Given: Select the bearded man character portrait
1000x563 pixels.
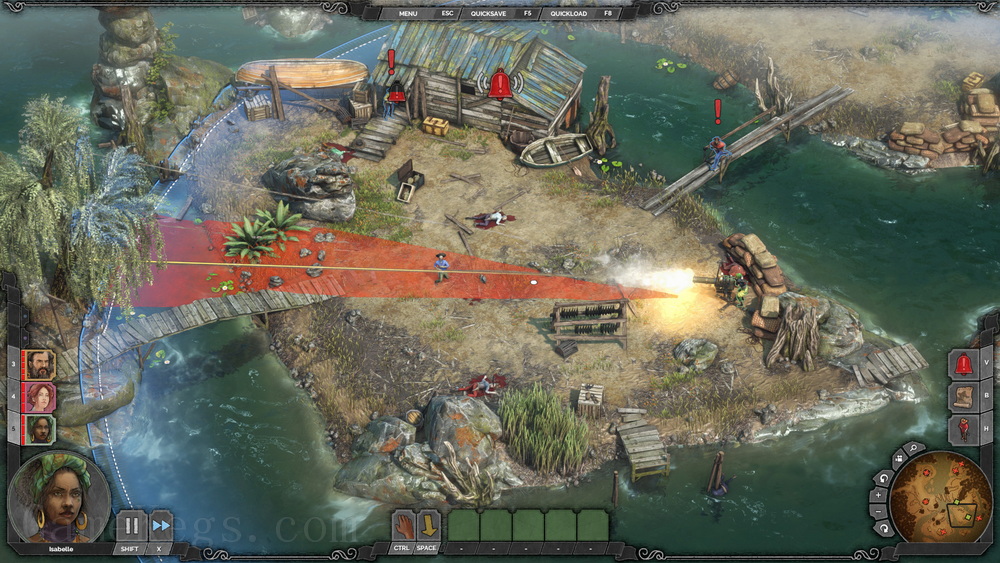Looking at the screenshot, I should point(39,364).
